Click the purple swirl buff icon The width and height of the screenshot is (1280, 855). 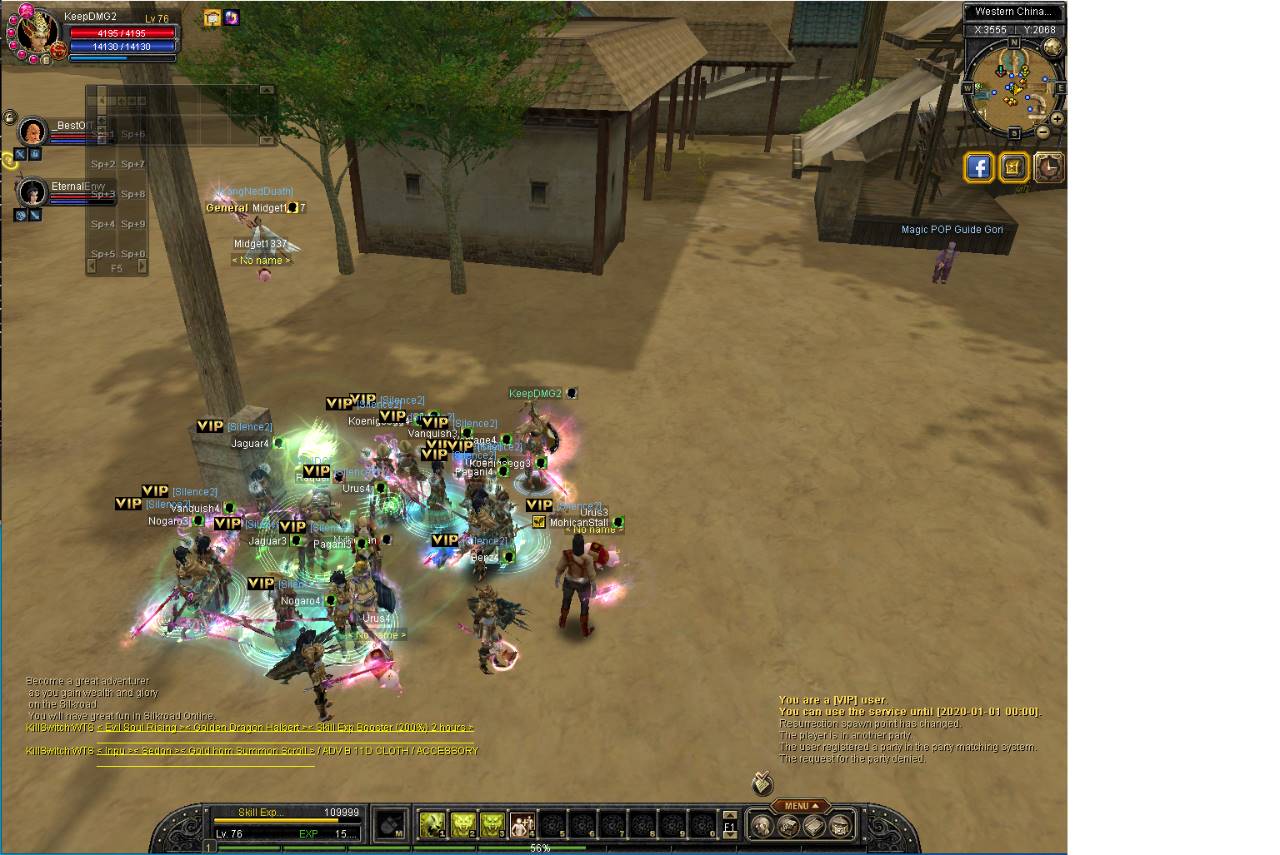coord(231,17)
